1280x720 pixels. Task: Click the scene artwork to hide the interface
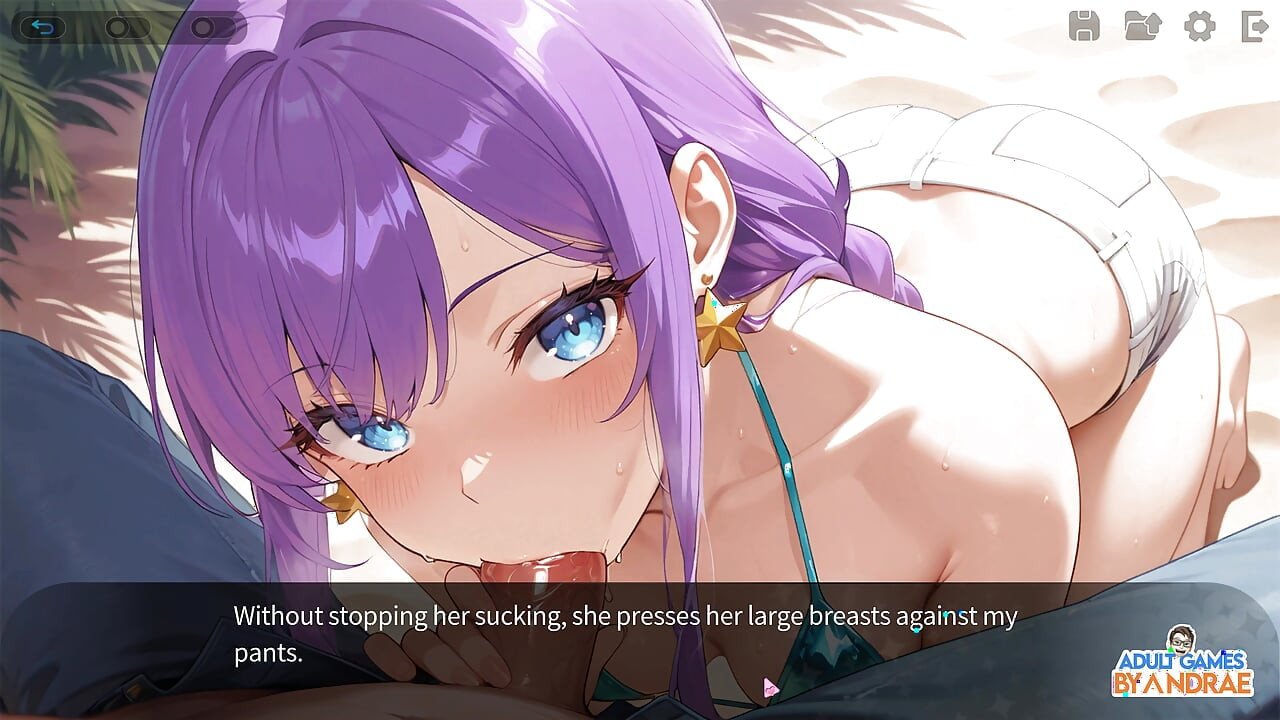(640, 300)
